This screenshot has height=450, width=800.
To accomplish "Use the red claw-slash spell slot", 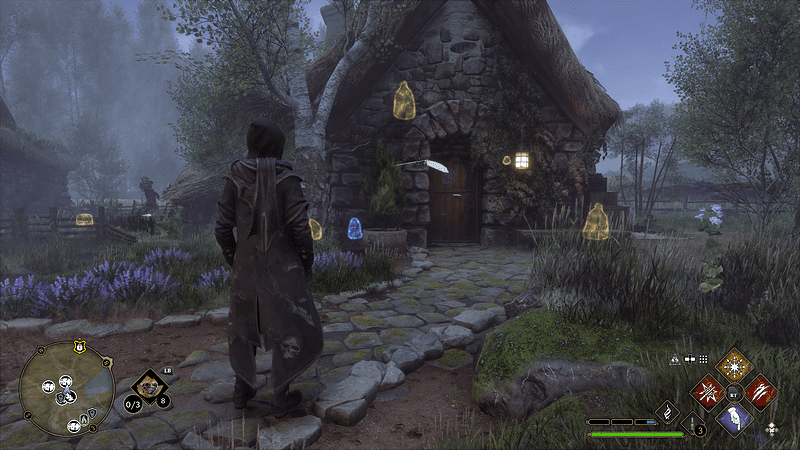I will click(761, 390).
